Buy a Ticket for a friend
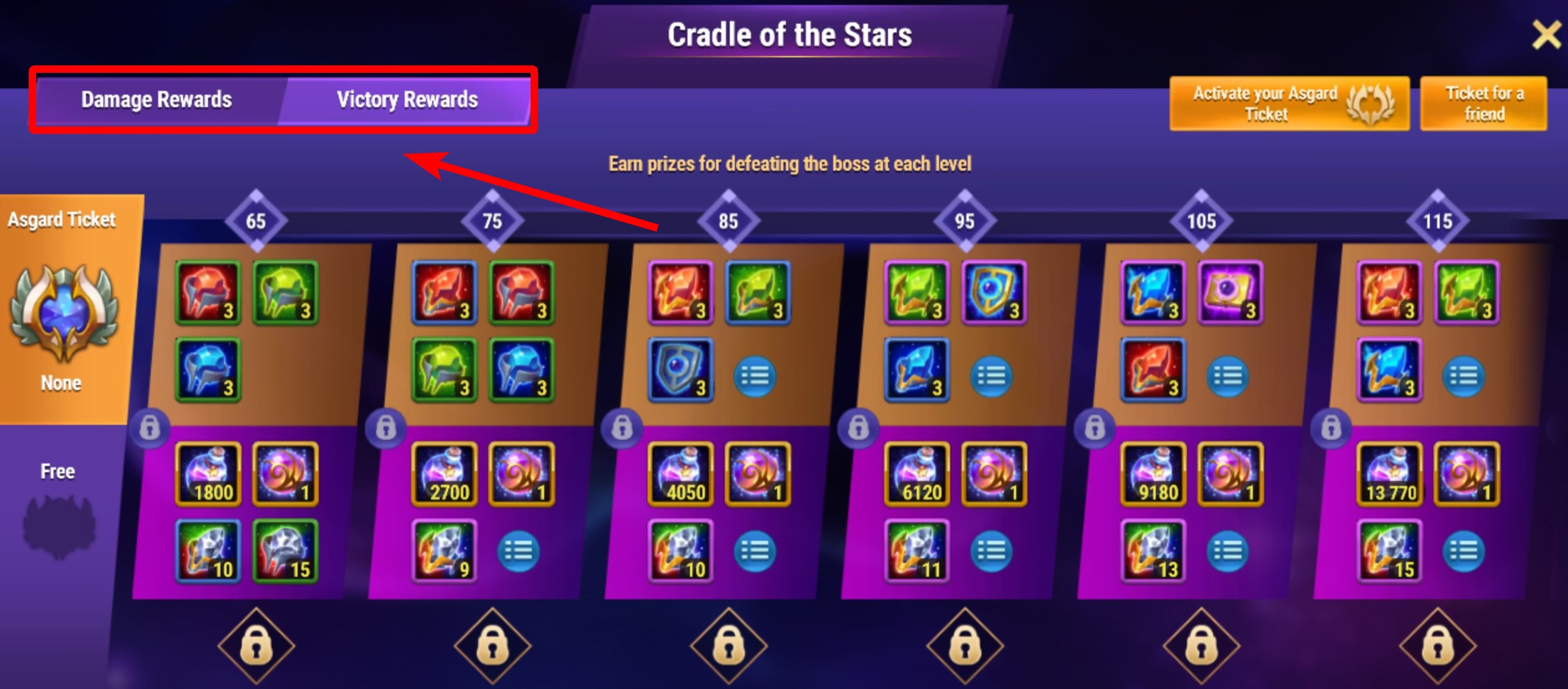The height and width of the screenshot is (689, 1568). coord(1483,103)
